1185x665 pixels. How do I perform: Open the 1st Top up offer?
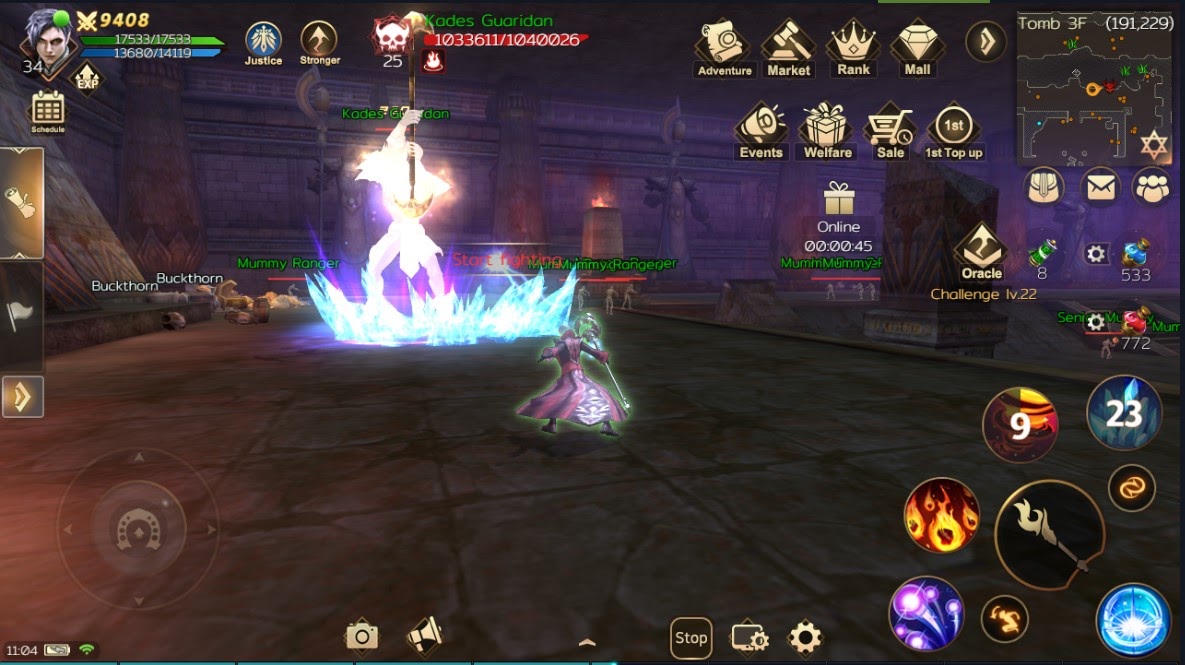click(x=953, y=131)
